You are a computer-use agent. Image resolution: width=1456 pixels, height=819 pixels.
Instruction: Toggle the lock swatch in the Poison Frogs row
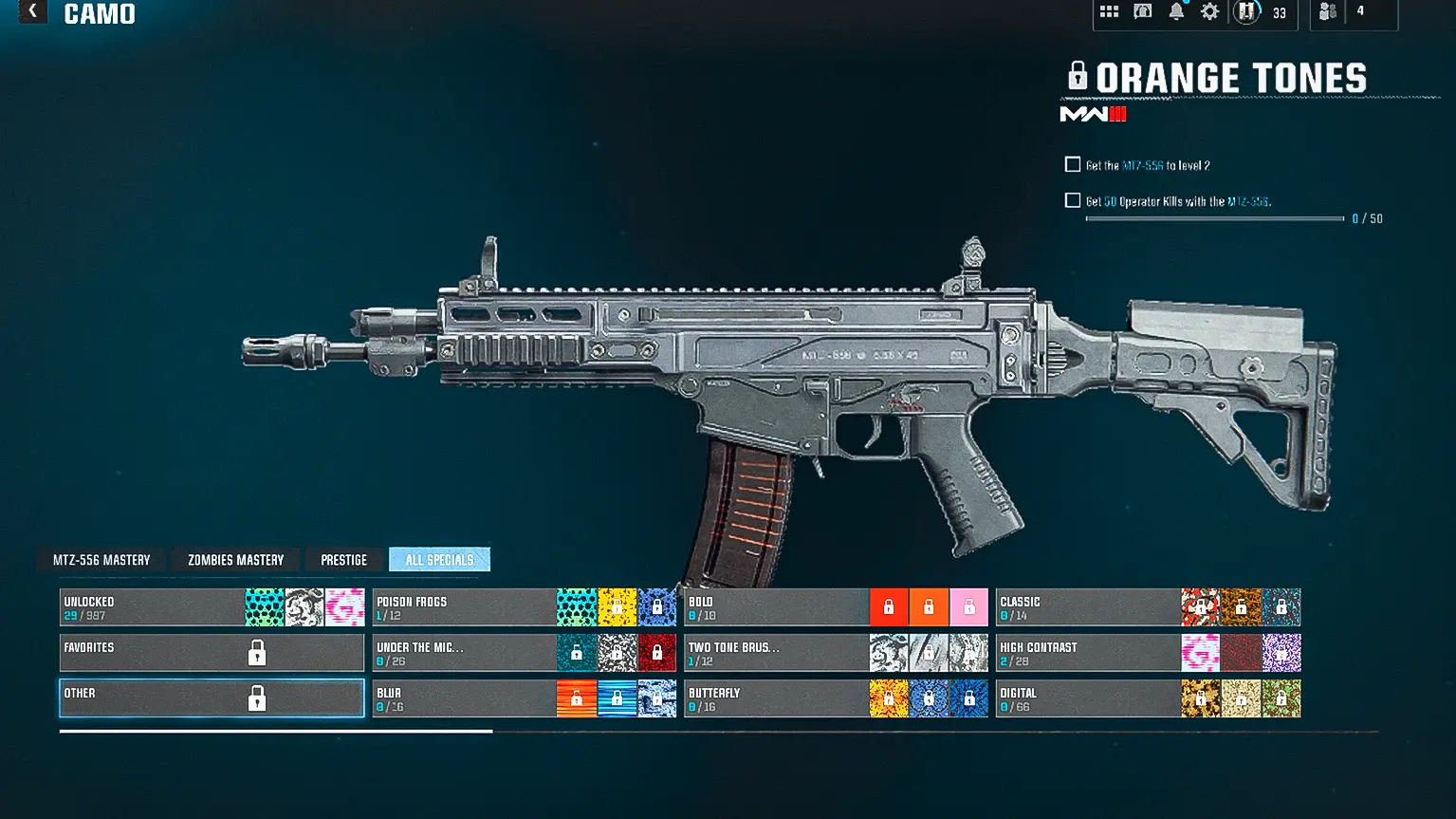point(657,606)
